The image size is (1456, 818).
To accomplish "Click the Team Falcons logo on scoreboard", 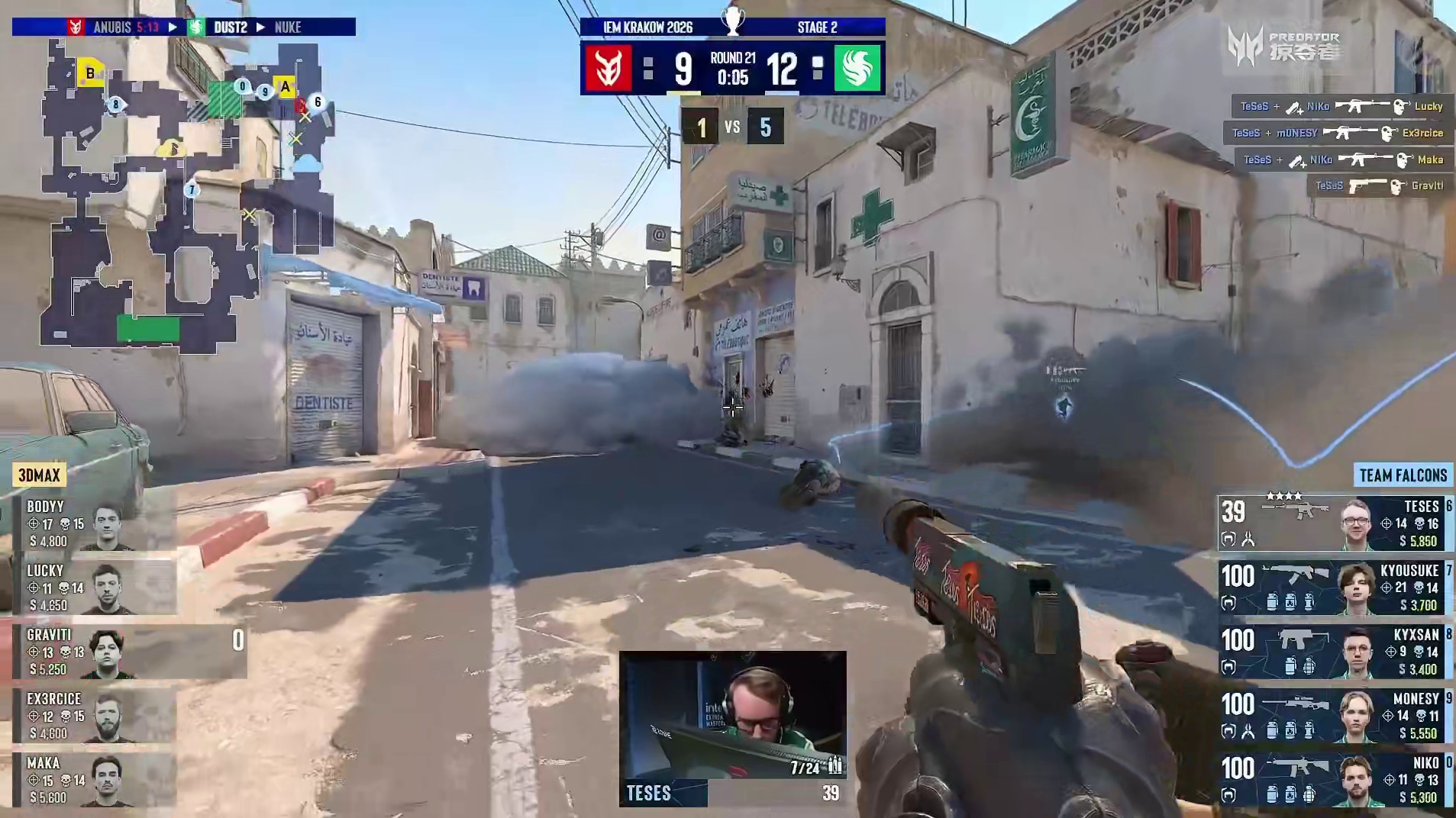I will pyautogui.click(x=857, y=68).
